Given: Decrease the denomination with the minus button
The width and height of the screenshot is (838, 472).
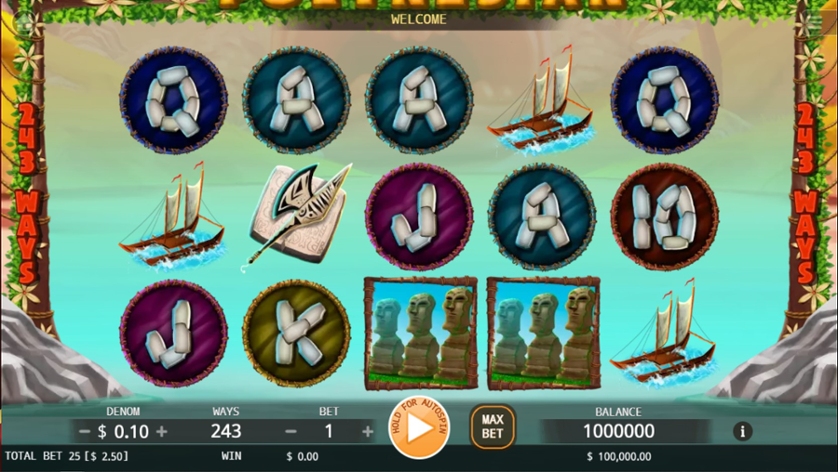Looking at the screenshot, I should tap(85, 432).
